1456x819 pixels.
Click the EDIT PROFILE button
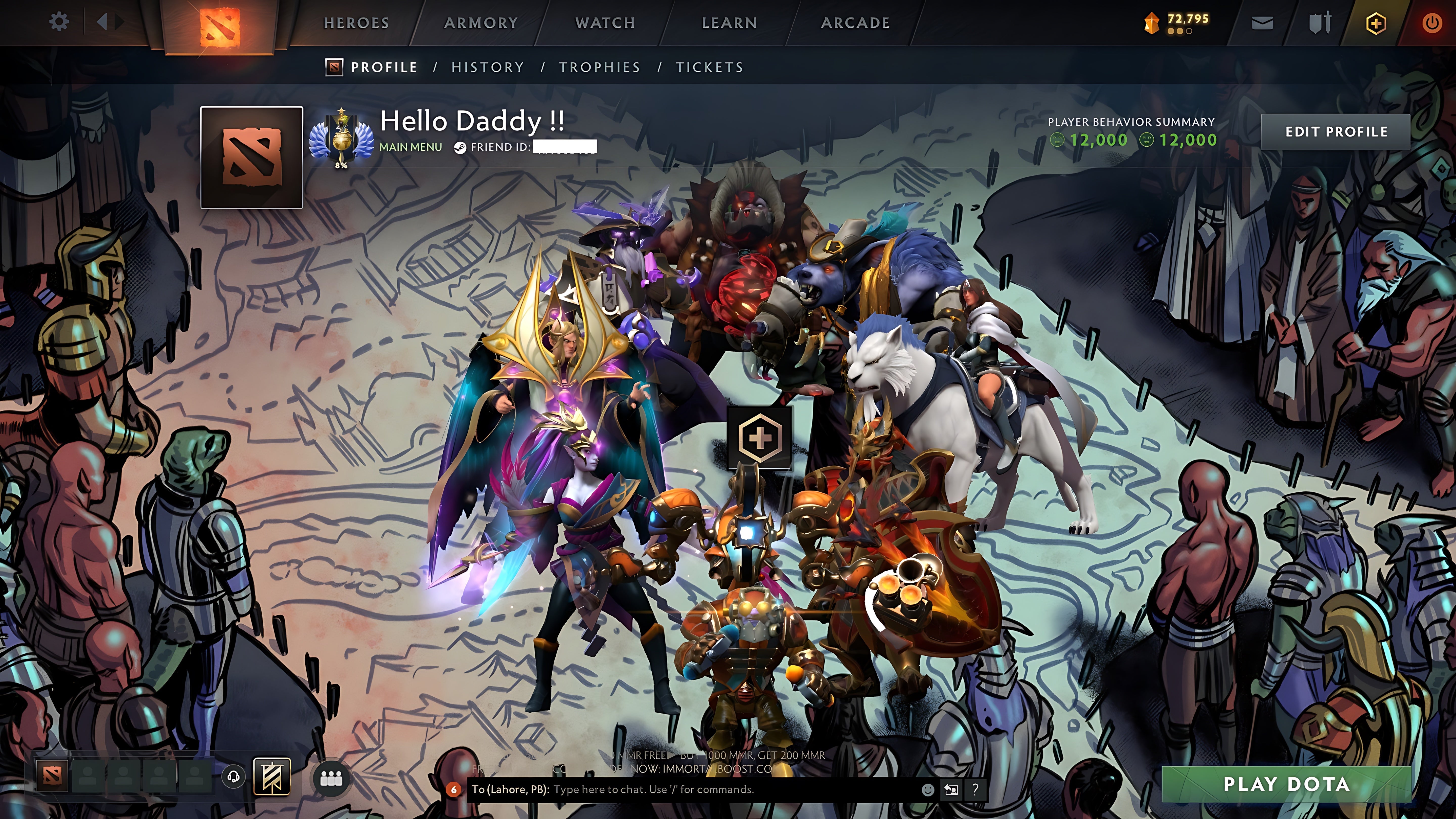[x=1336, y=131]
